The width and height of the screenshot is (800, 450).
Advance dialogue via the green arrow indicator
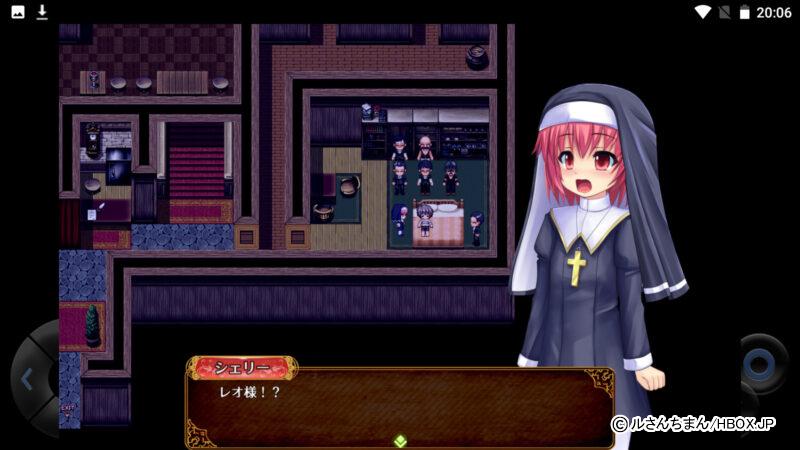click(x=400, y=440)
